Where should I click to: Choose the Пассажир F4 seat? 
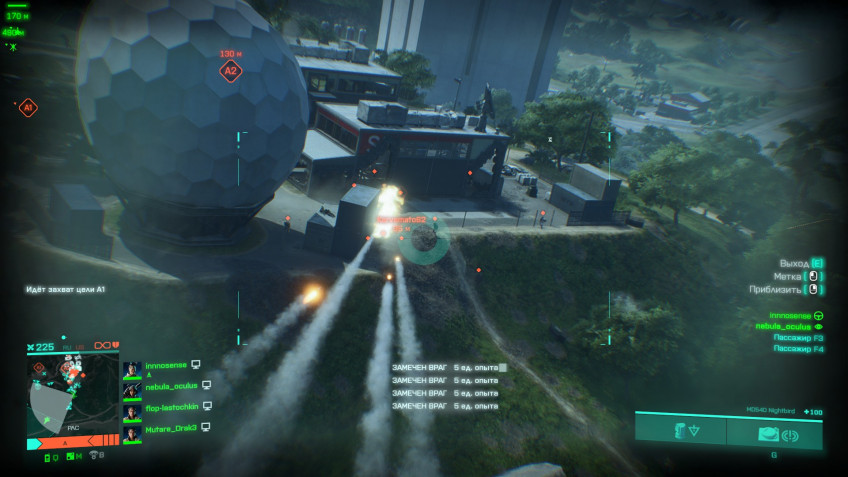pos(798,349)
